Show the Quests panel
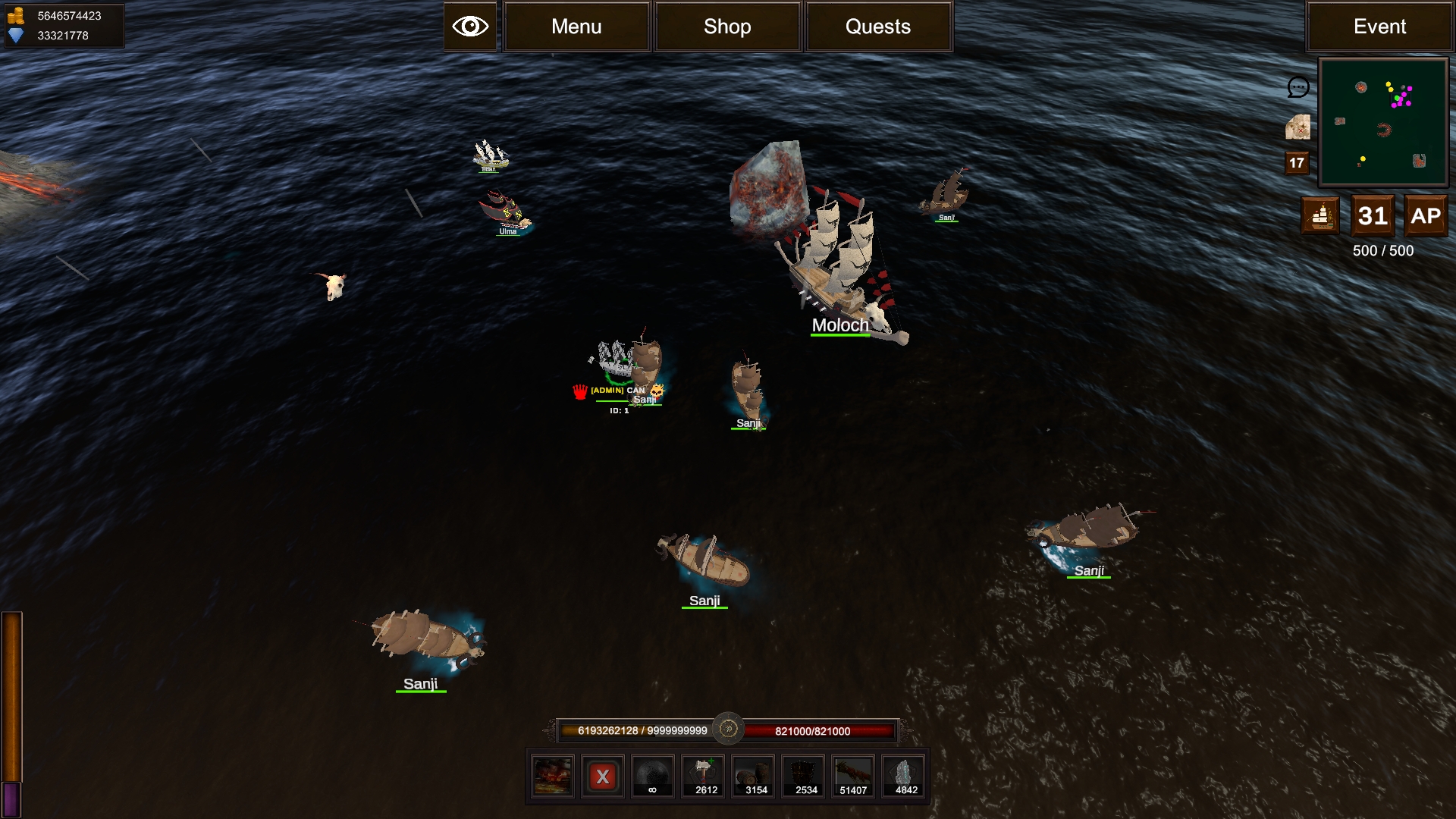Viewport: 1456px width, 819px height. [x=878, y=27]
